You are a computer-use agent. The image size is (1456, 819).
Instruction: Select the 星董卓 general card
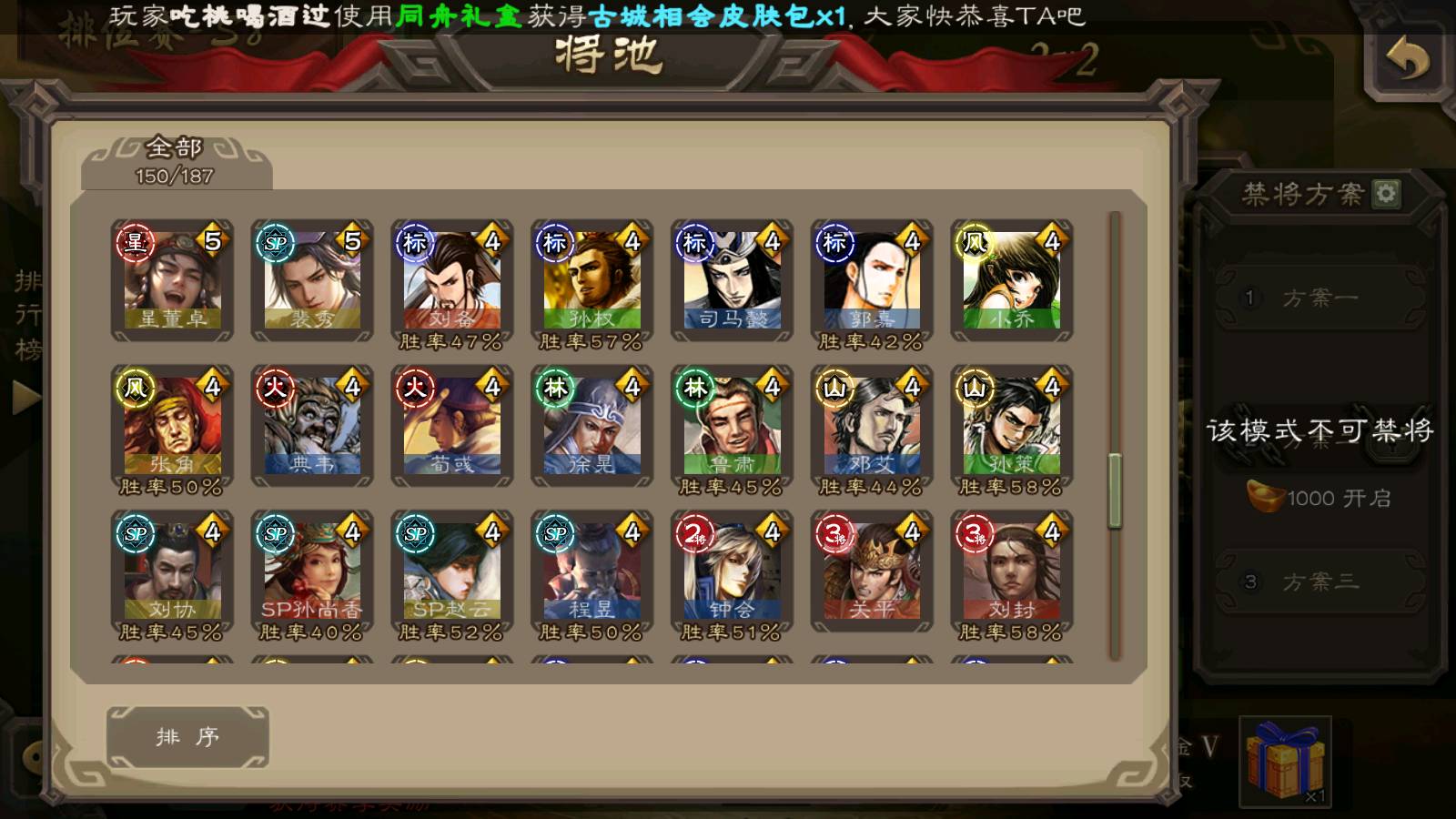(x=172, y=280)
